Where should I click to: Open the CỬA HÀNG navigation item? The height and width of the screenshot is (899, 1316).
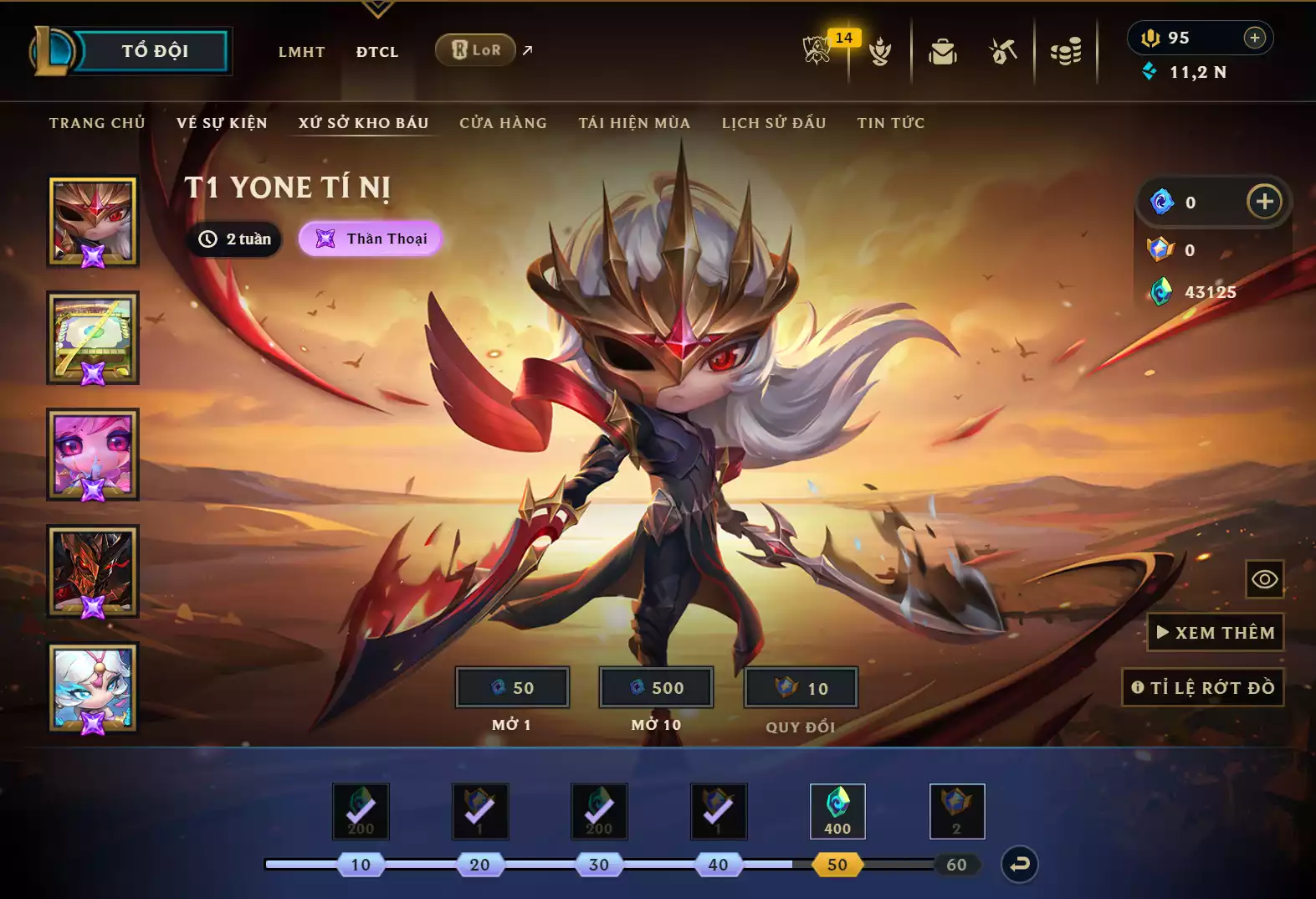[504, 122]
